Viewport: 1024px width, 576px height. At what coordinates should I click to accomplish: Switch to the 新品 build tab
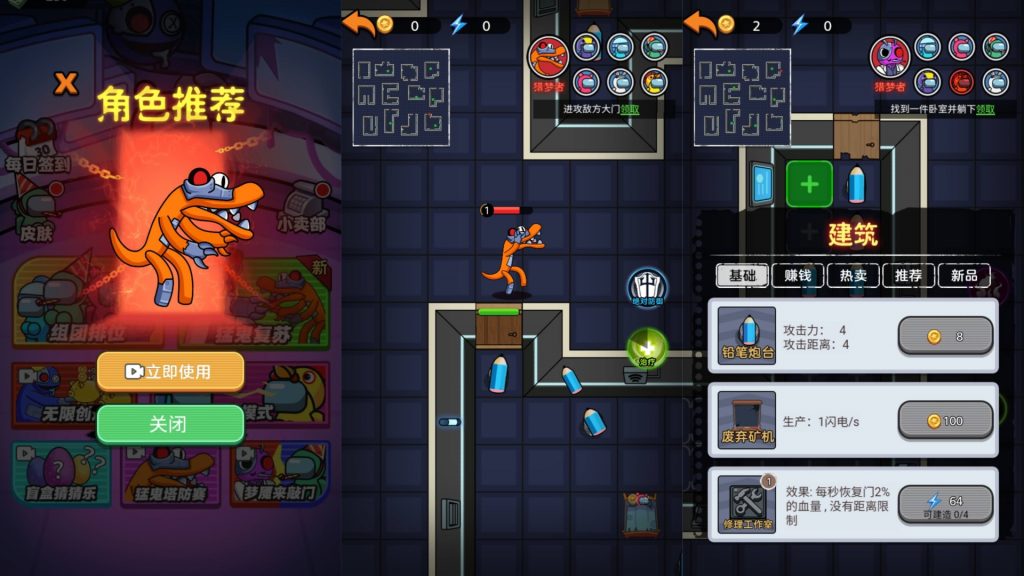point(964,276)
